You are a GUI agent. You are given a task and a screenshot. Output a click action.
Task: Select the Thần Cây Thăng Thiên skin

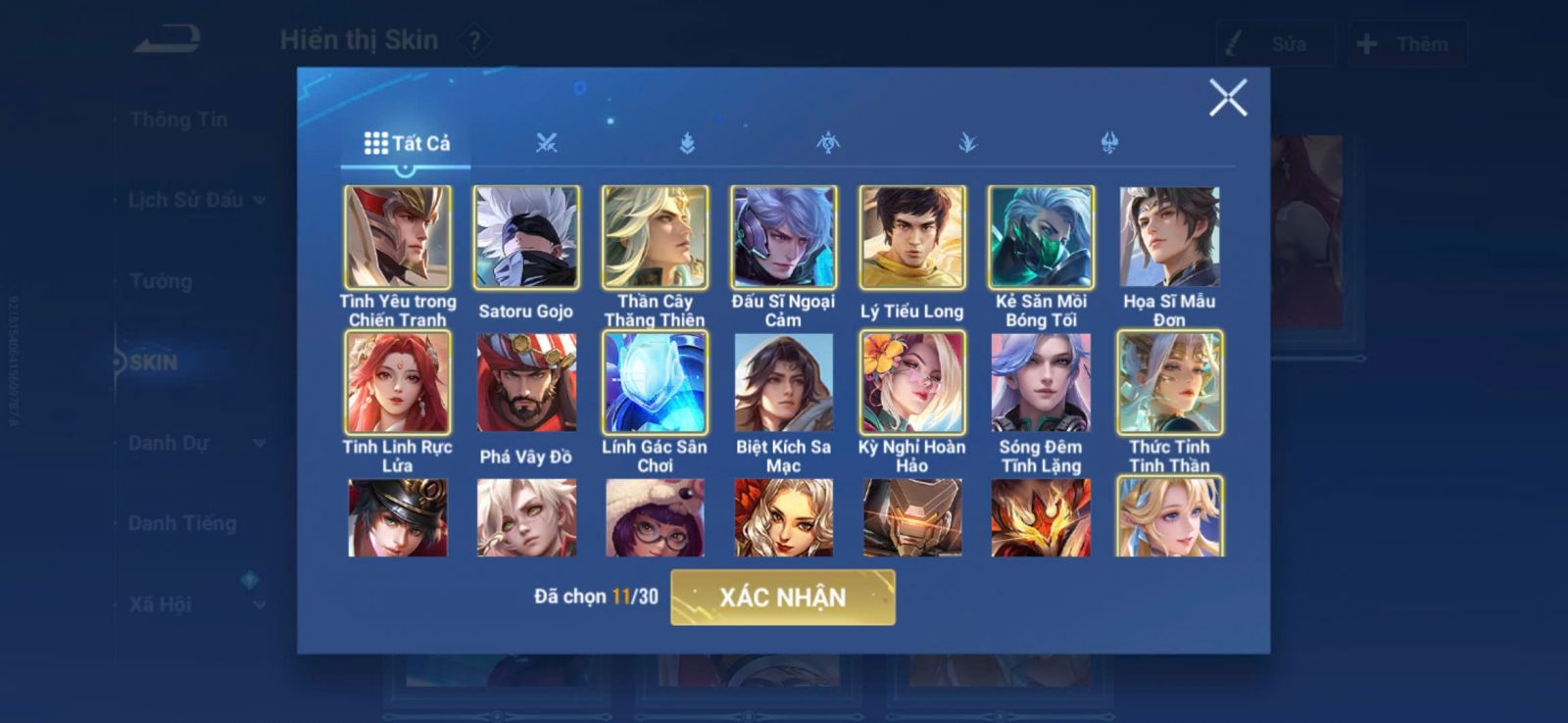coord(655,238)
